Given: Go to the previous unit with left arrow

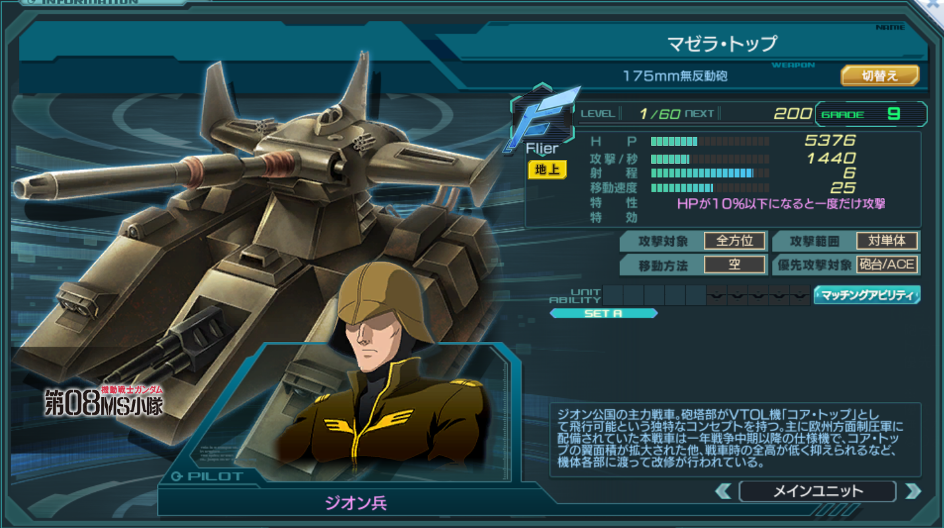Looking at the screenshot, I should pyautogui.click(x=724, y=491).
